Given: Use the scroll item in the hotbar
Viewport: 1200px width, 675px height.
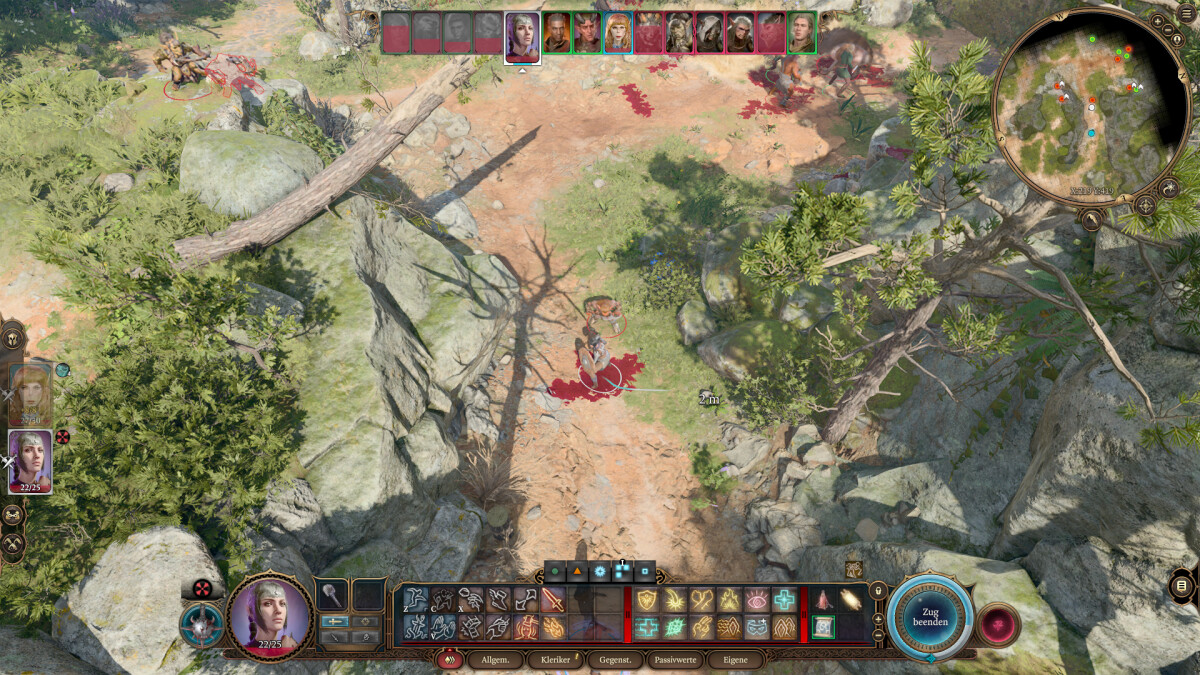Looking at the screenshot, I should 823,627.
